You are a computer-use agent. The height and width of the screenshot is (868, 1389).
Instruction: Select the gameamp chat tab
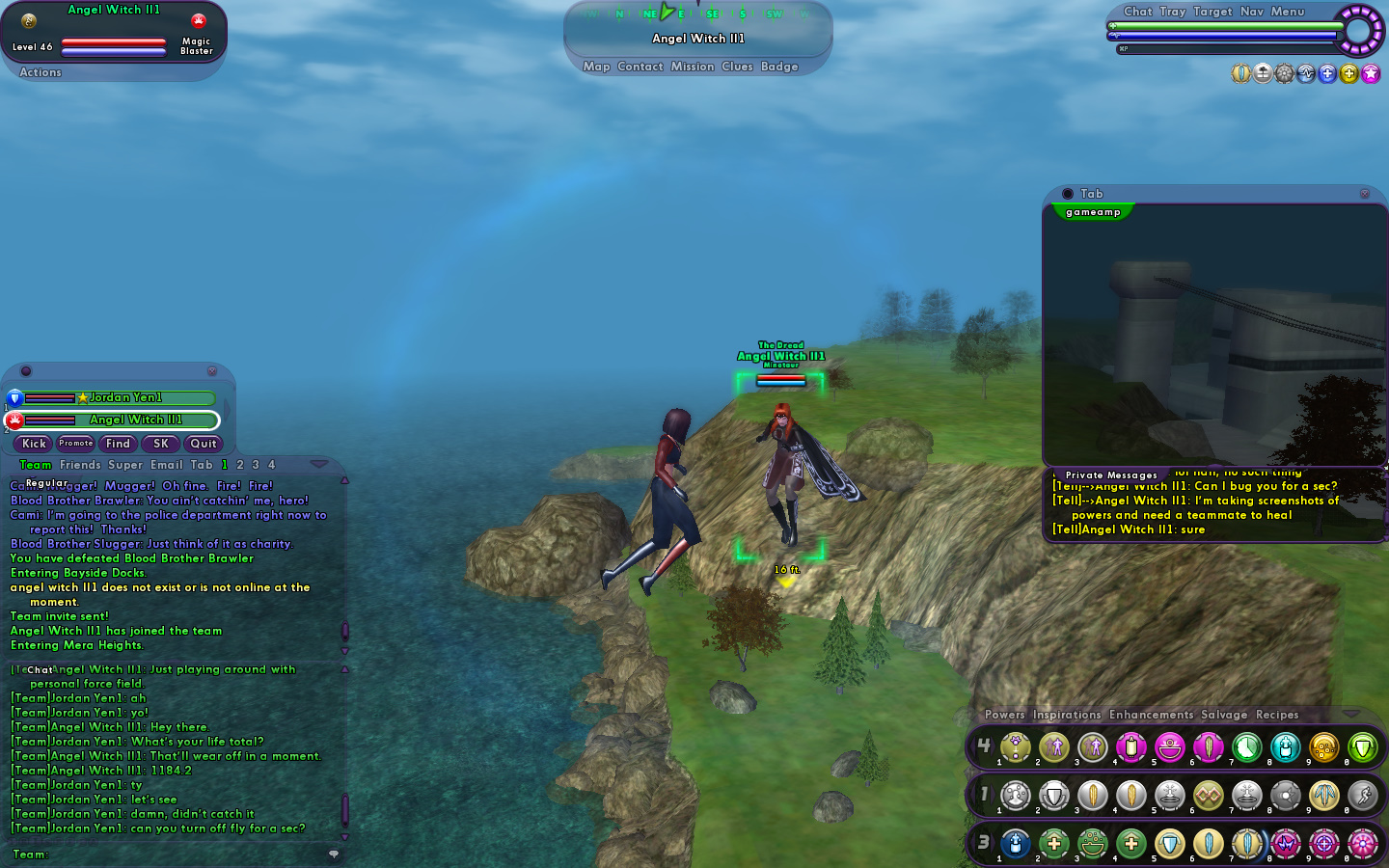[x=1093, y=212]
